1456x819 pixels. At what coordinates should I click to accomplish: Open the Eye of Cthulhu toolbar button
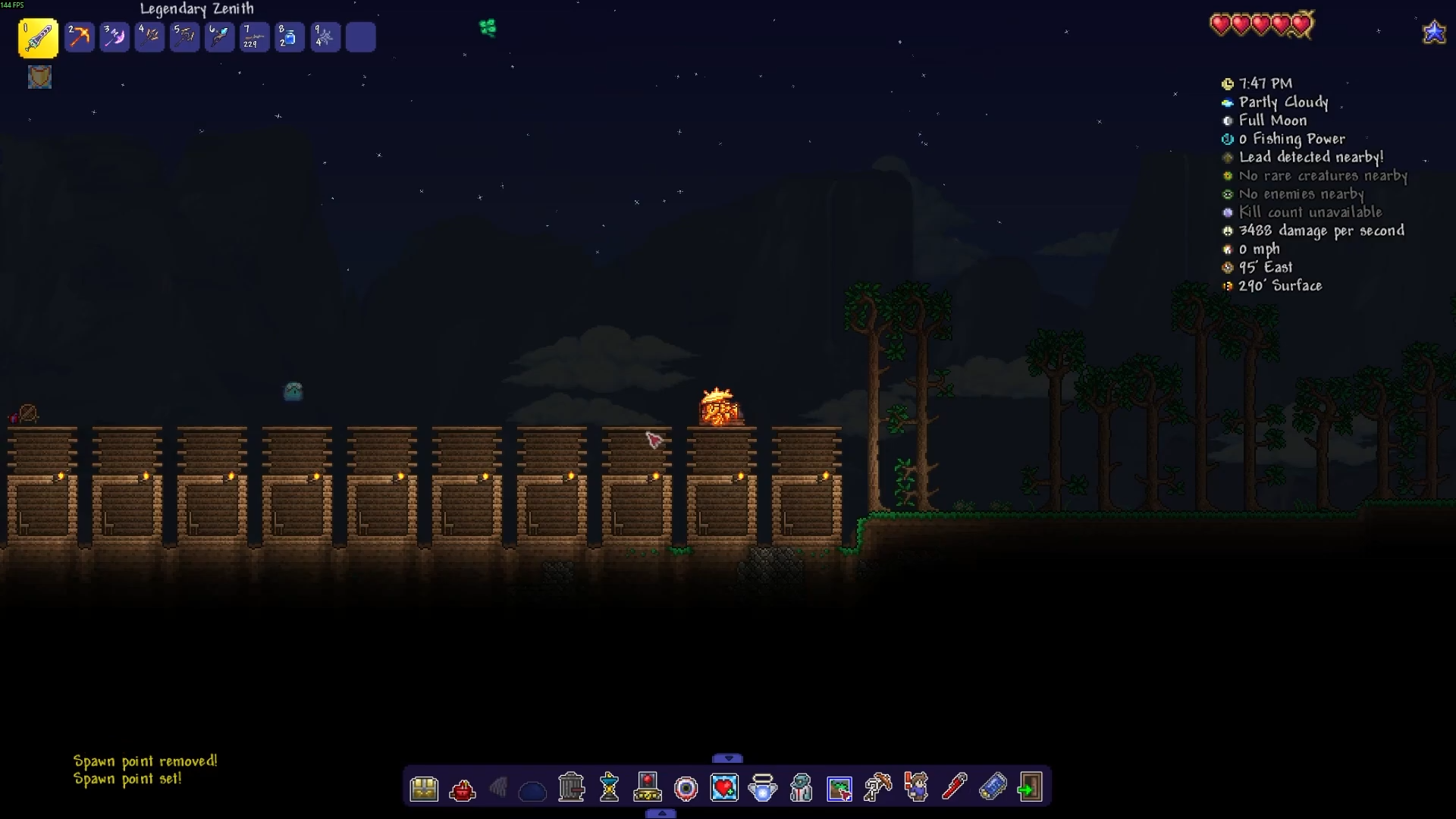(686, 789)
